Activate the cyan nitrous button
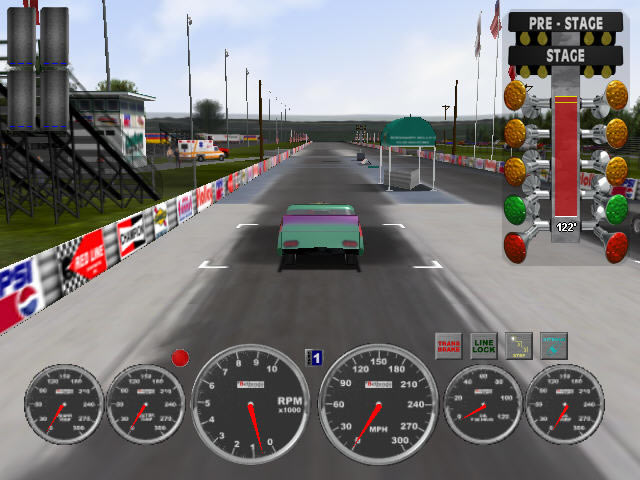 point(553,346)
